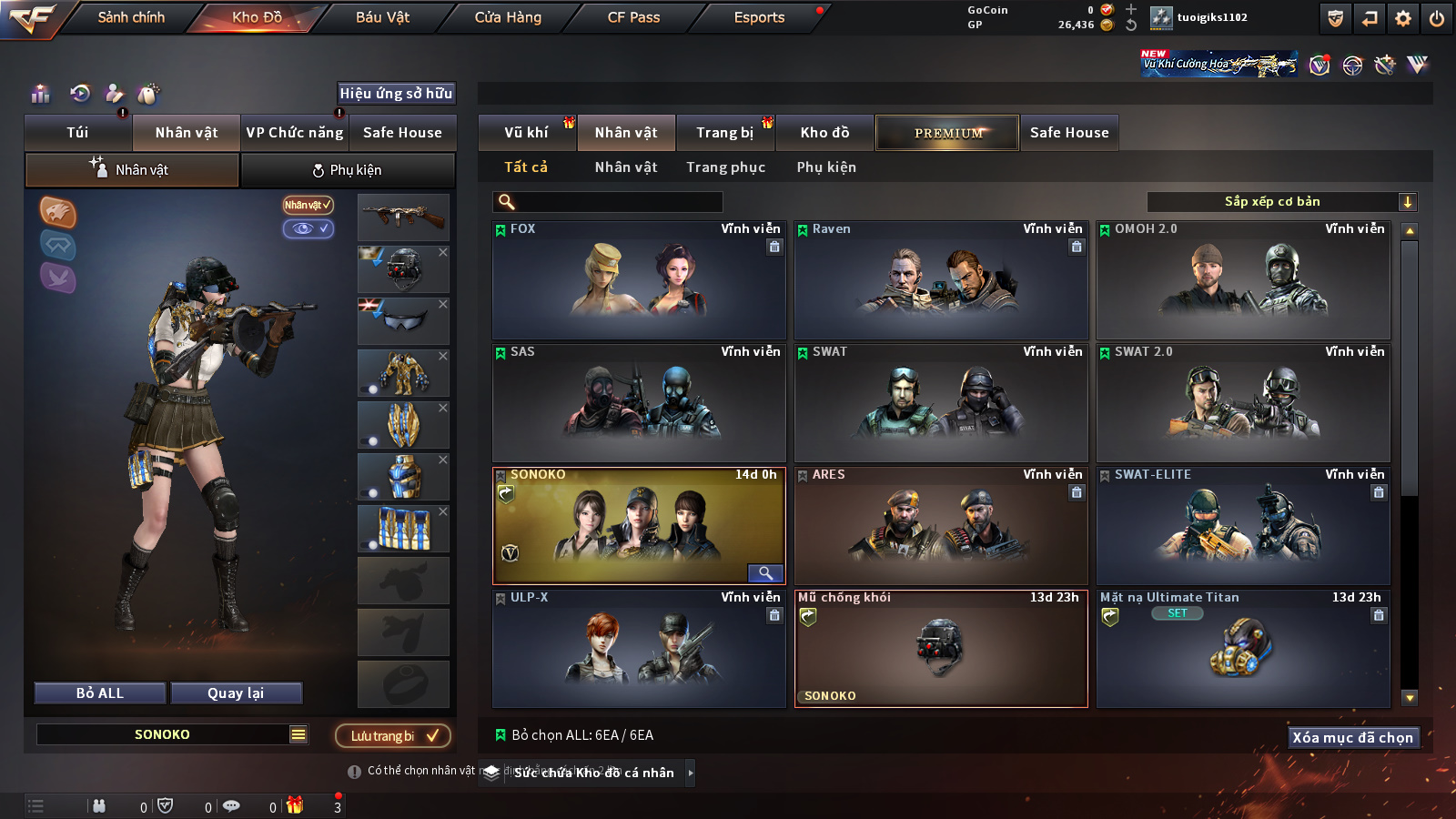Switch to the Vũ khí tab
Screen dimensions: 1456x819
526,133
